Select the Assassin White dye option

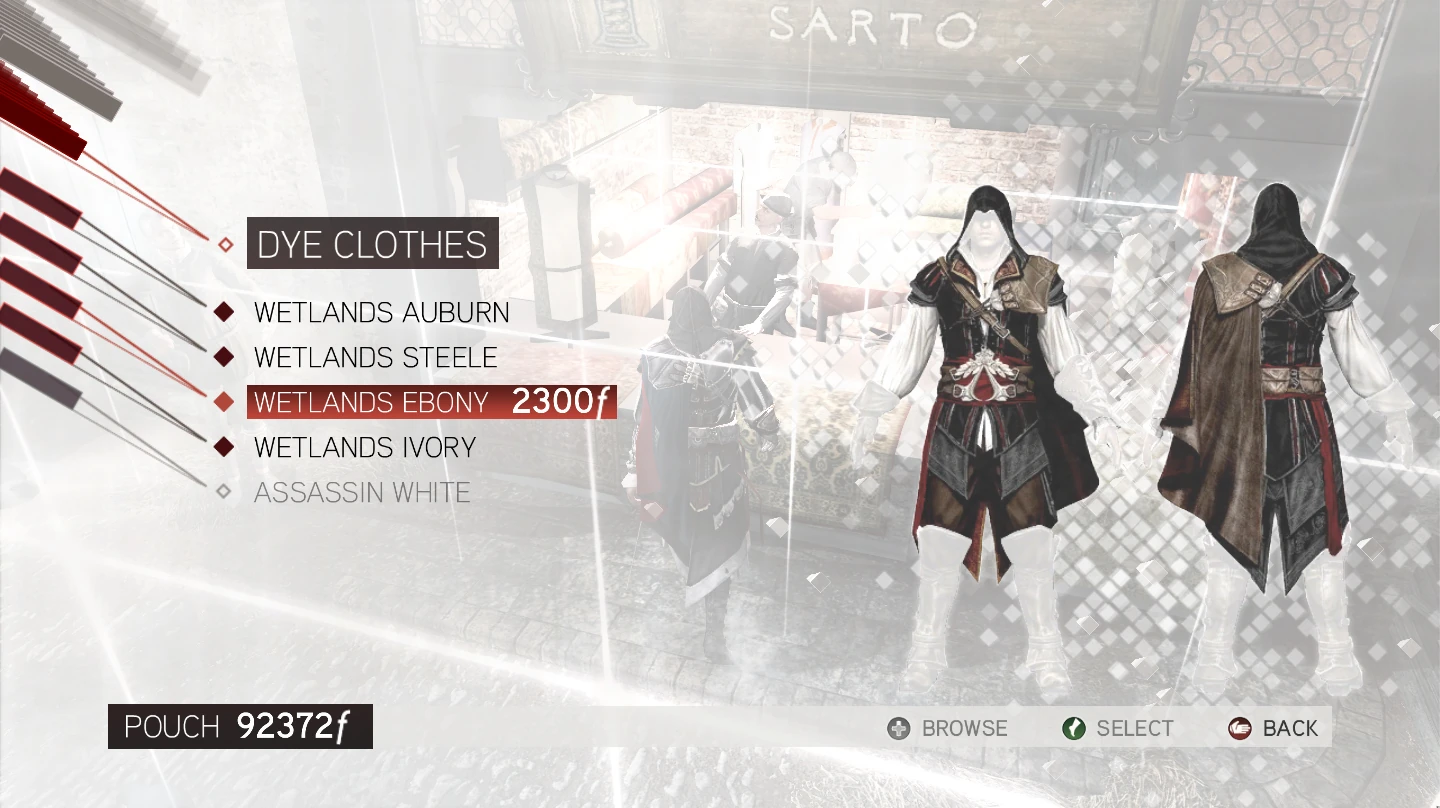coord(361,492)
